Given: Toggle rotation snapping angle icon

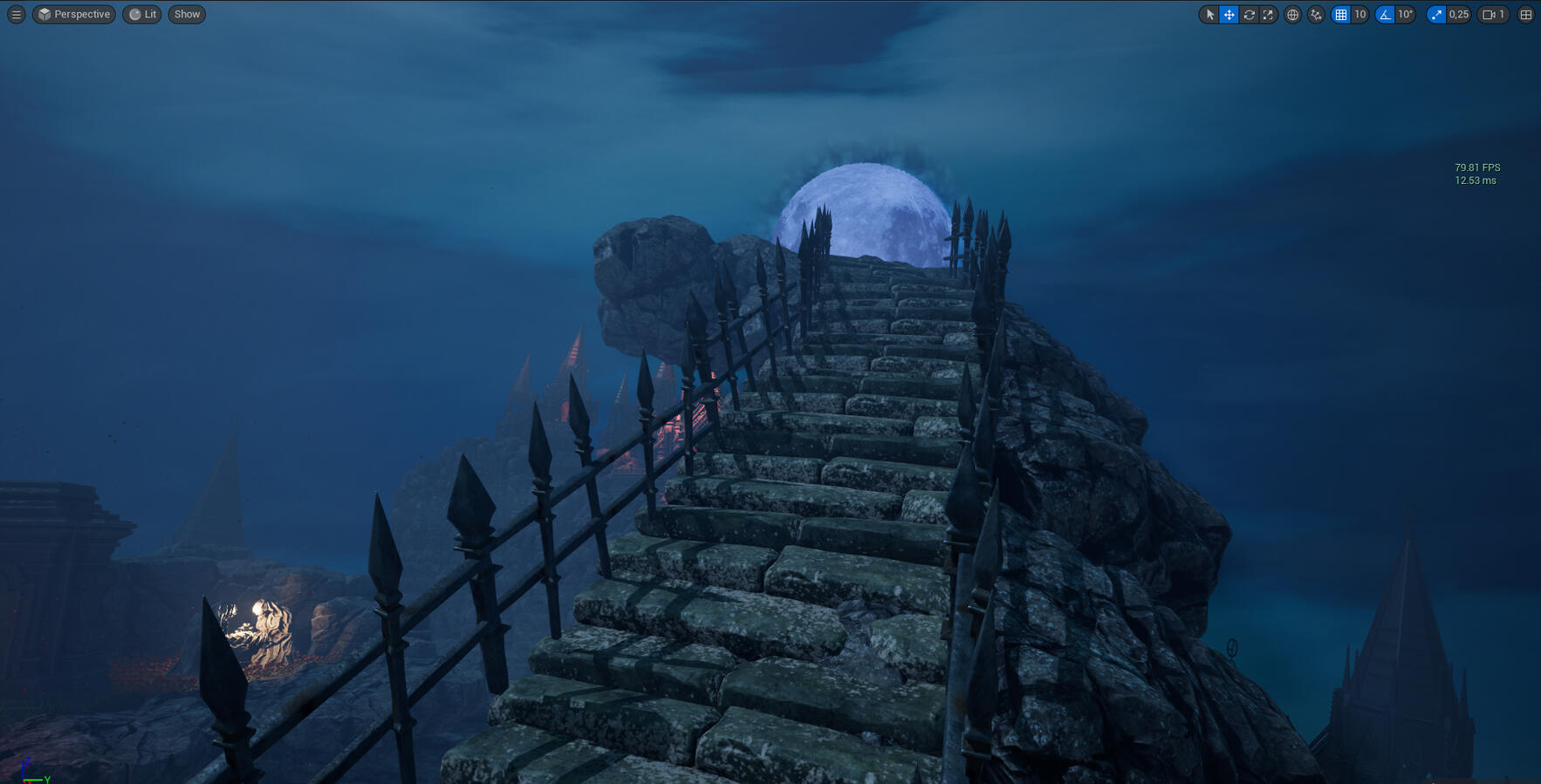Looking at the screenshot, I should [x=1385, y=14].
